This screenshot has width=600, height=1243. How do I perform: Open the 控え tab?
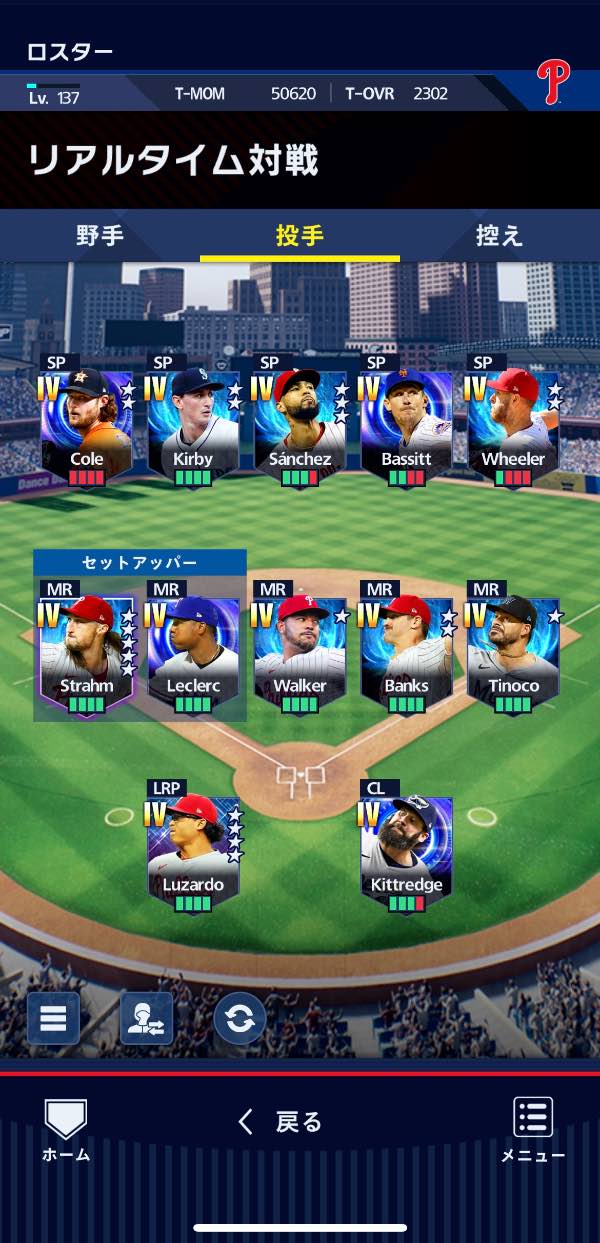coord(499,236)
